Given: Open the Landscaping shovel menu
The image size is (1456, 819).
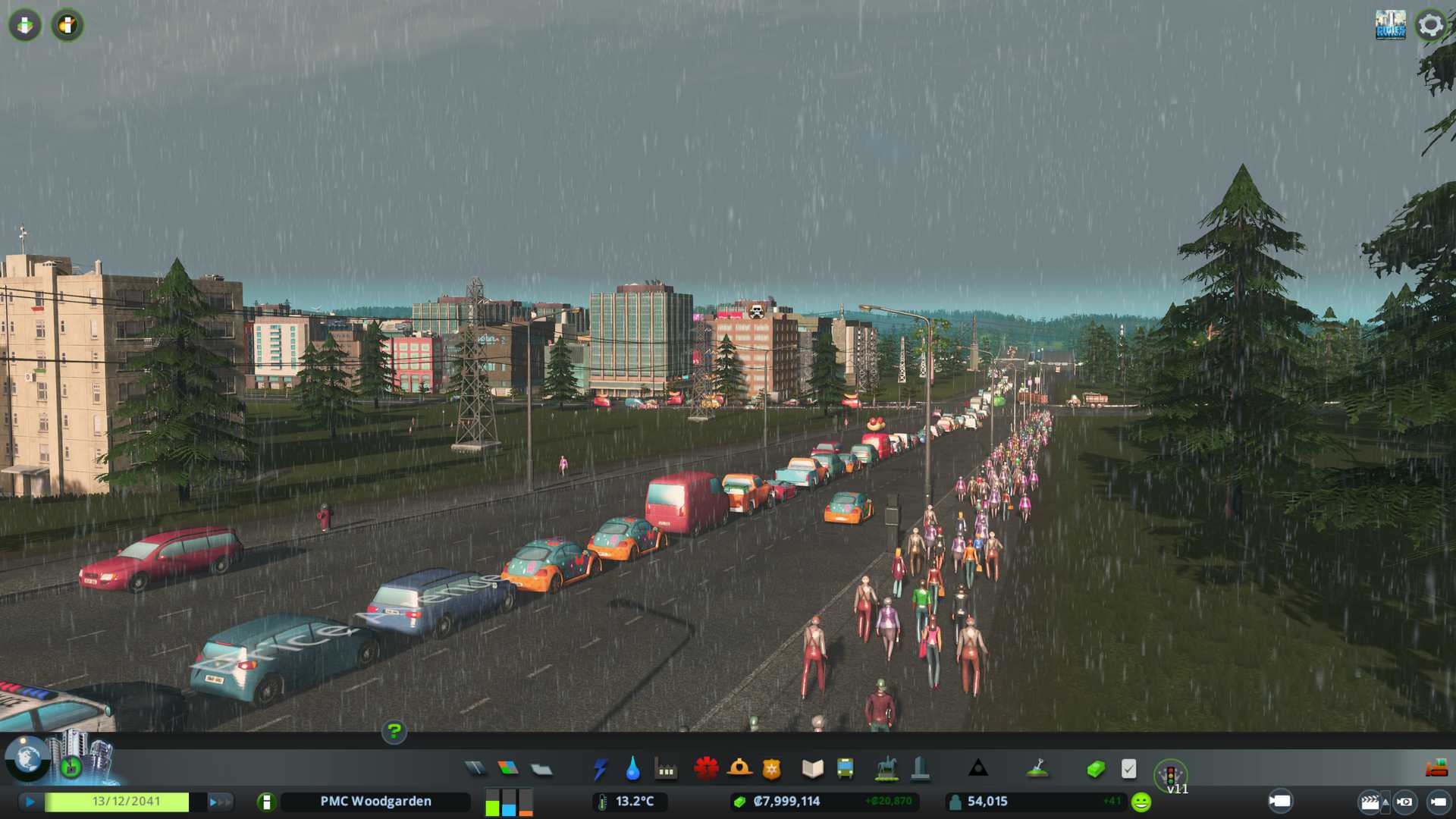Looking at the screenshot, I should click(x=1037, y=769).
